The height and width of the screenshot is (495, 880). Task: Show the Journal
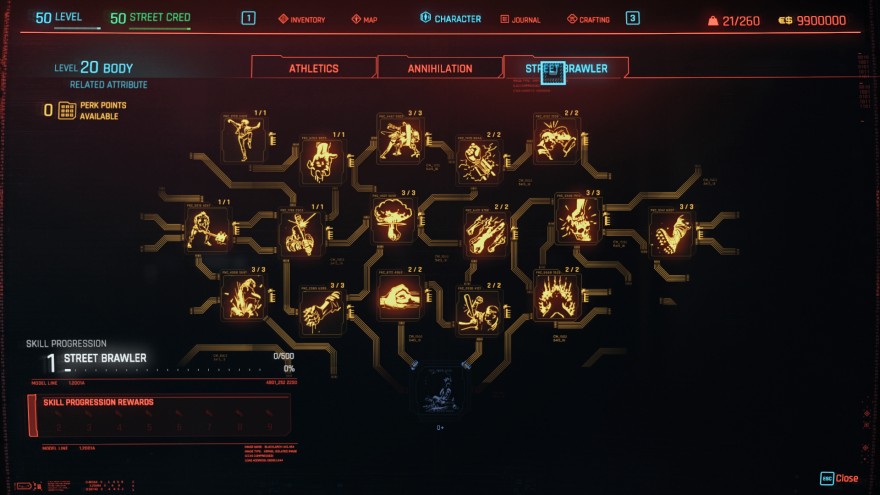click(x=520, y=19)
